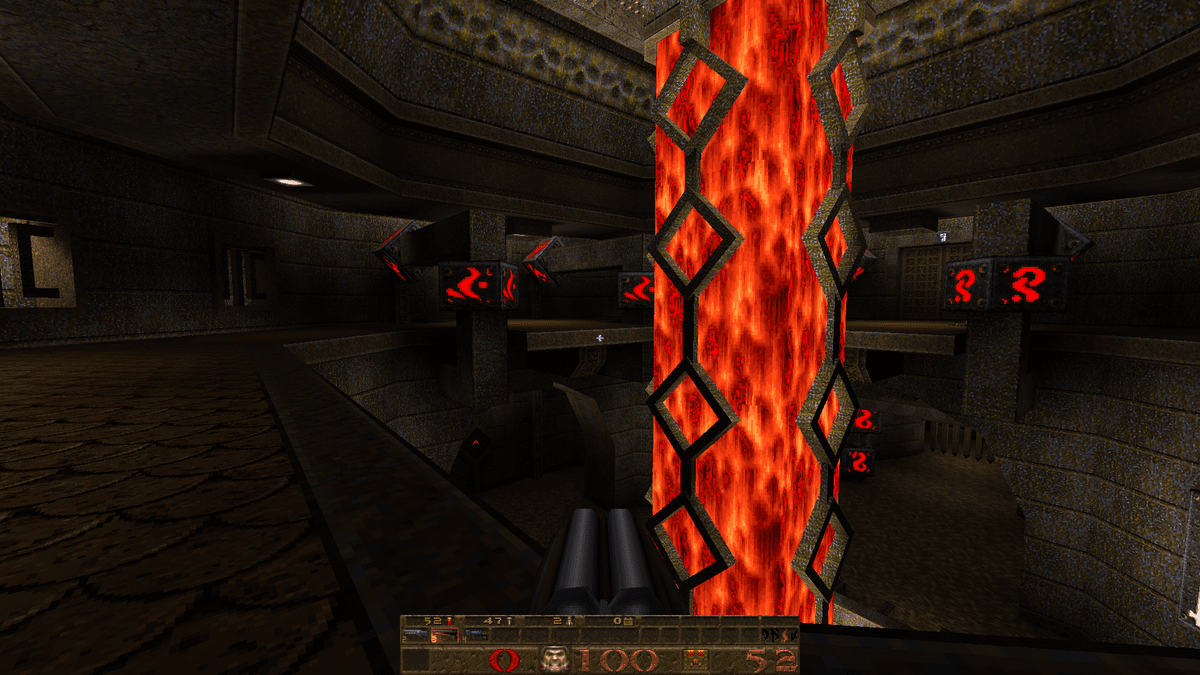Click the player face portrait
This screenshot has width=1200, height=675.
coord(553,659)
